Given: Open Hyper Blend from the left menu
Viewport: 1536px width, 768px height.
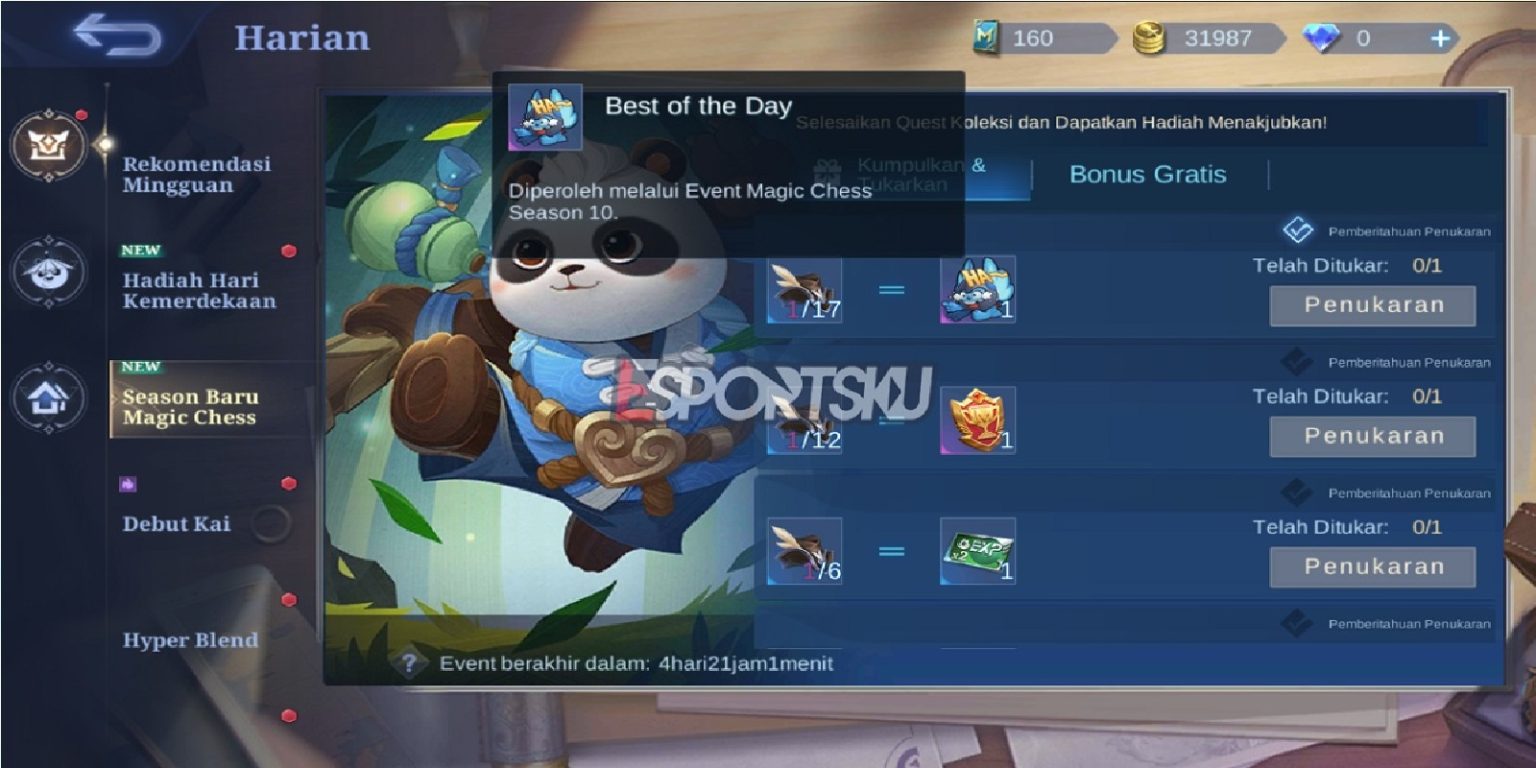Looking at the screenshot, I should pos(192,641).
